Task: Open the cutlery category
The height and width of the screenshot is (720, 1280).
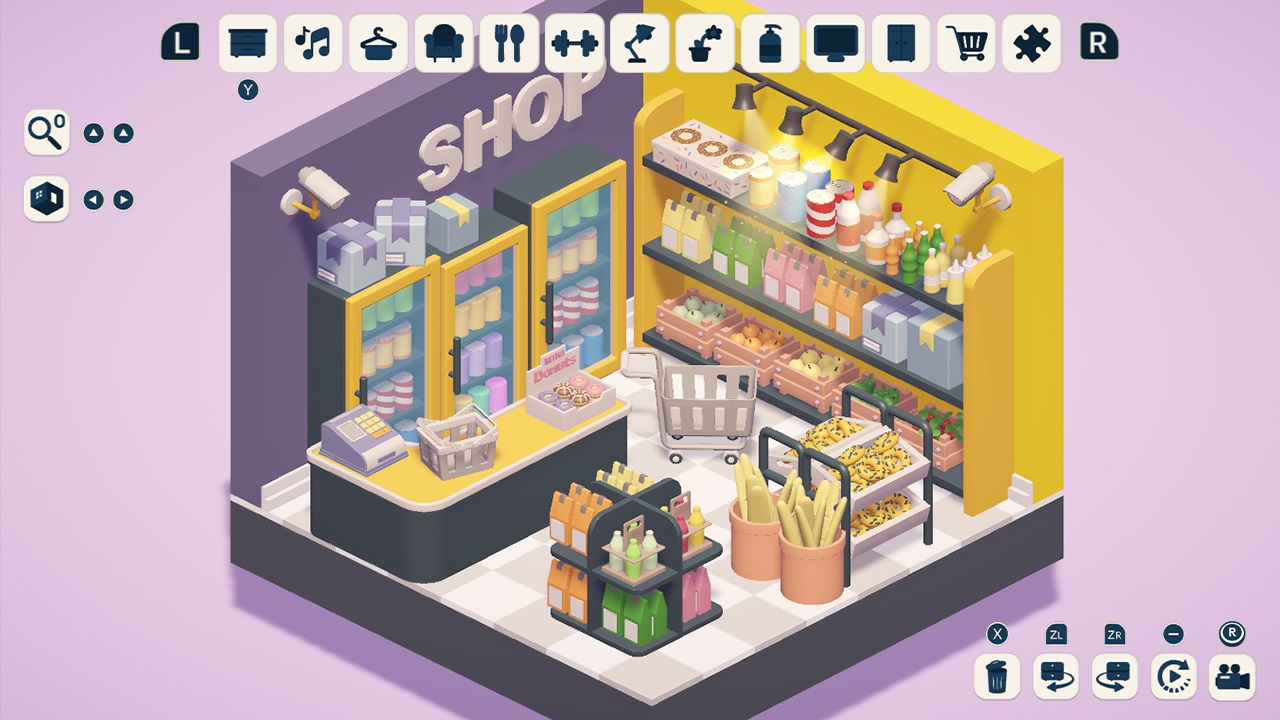Action: [508, 44]
